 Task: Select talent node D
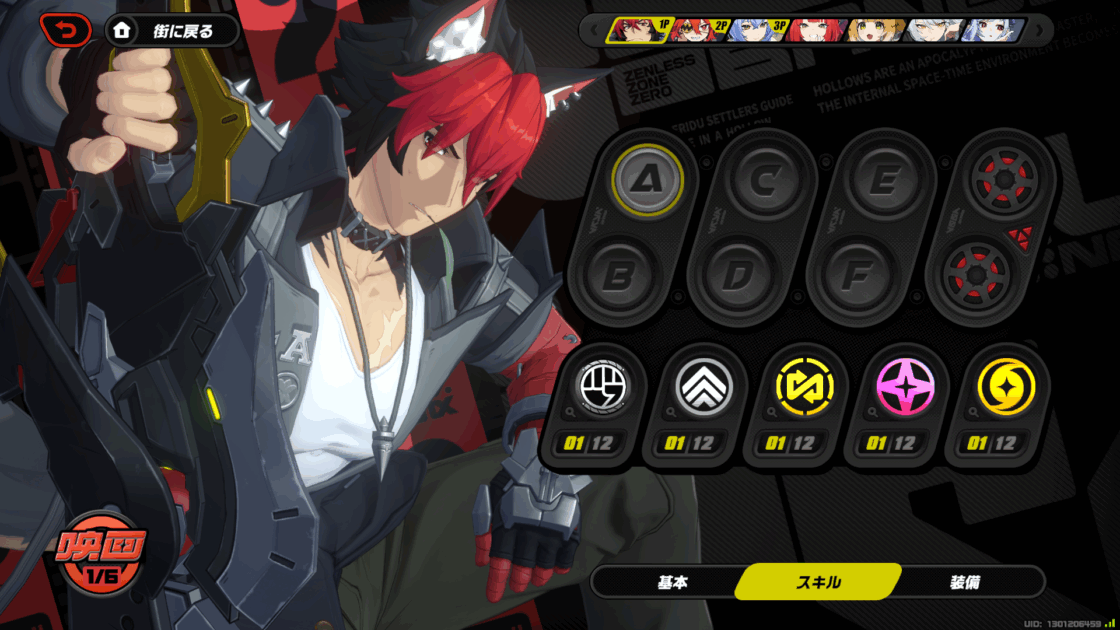736,275
